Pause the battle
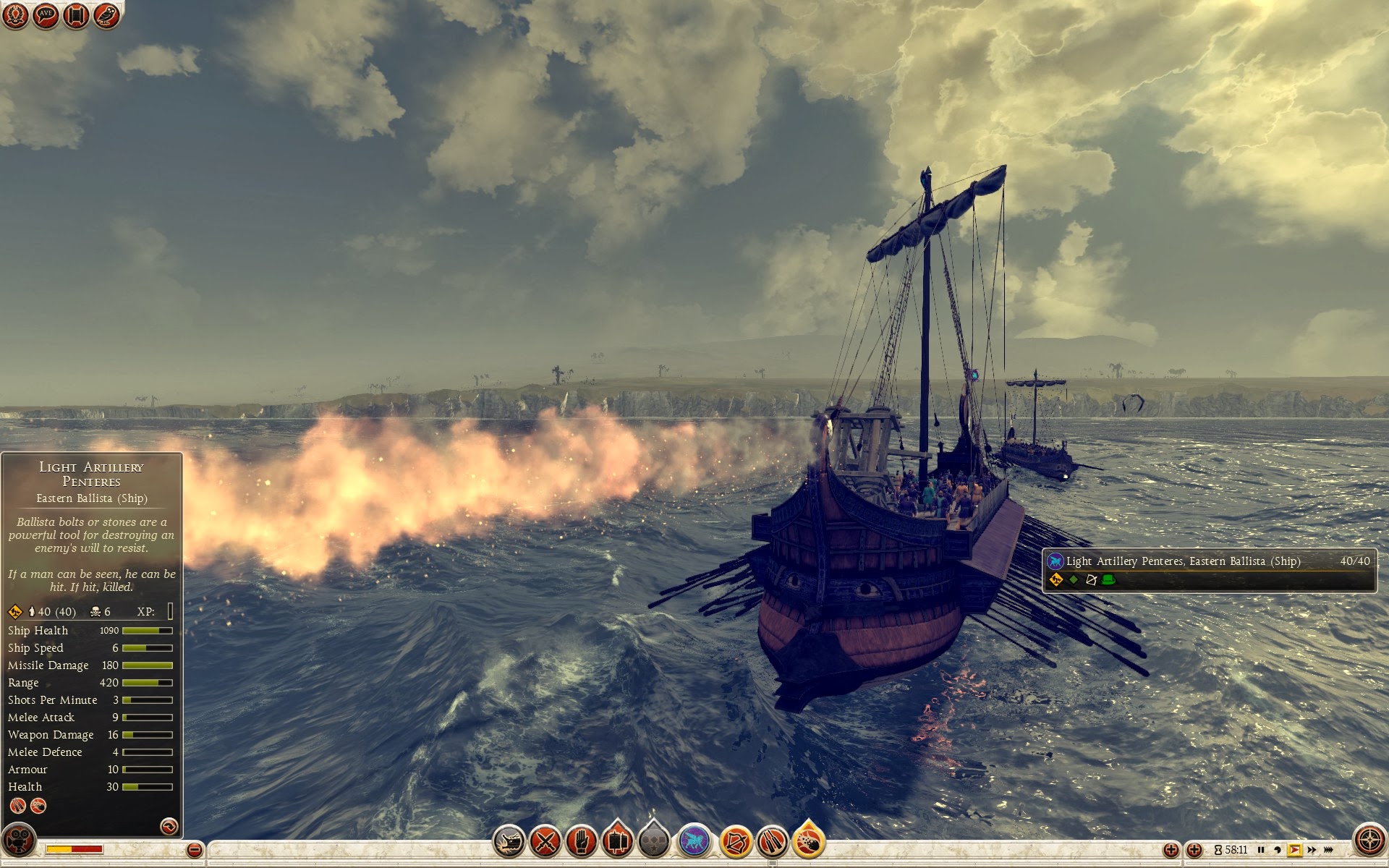 (1261, 850)
